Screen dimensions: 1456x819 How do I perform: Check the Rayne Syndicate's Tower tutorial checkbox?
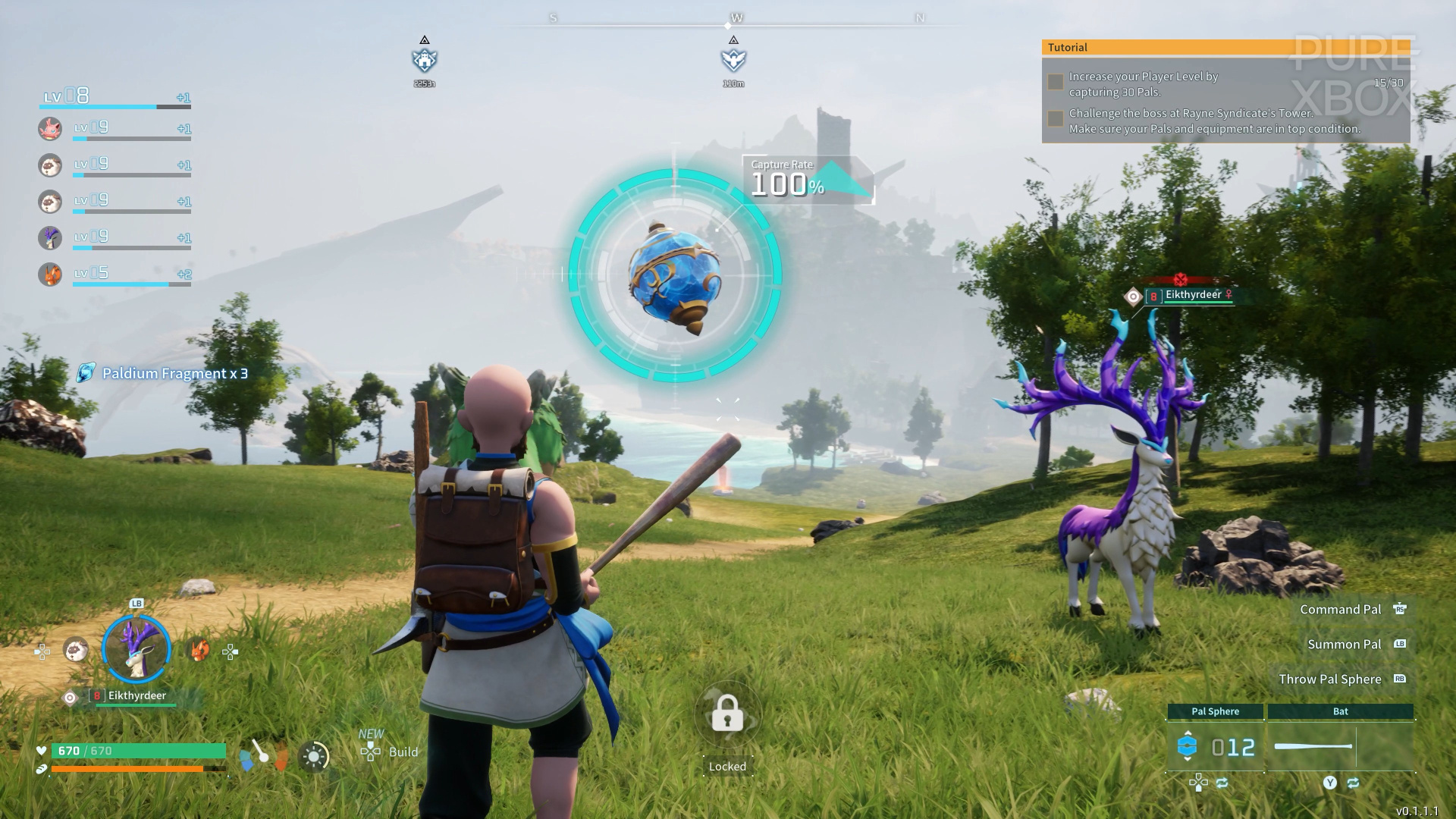pos(1054,118)
